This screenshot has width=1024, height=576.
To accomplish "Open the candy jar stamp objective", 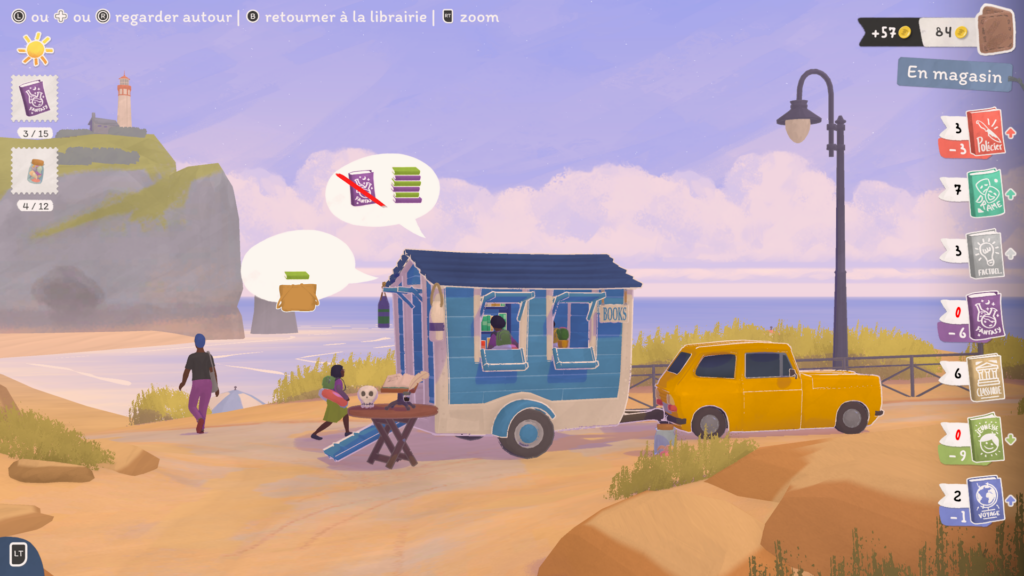I will point(35,171).
